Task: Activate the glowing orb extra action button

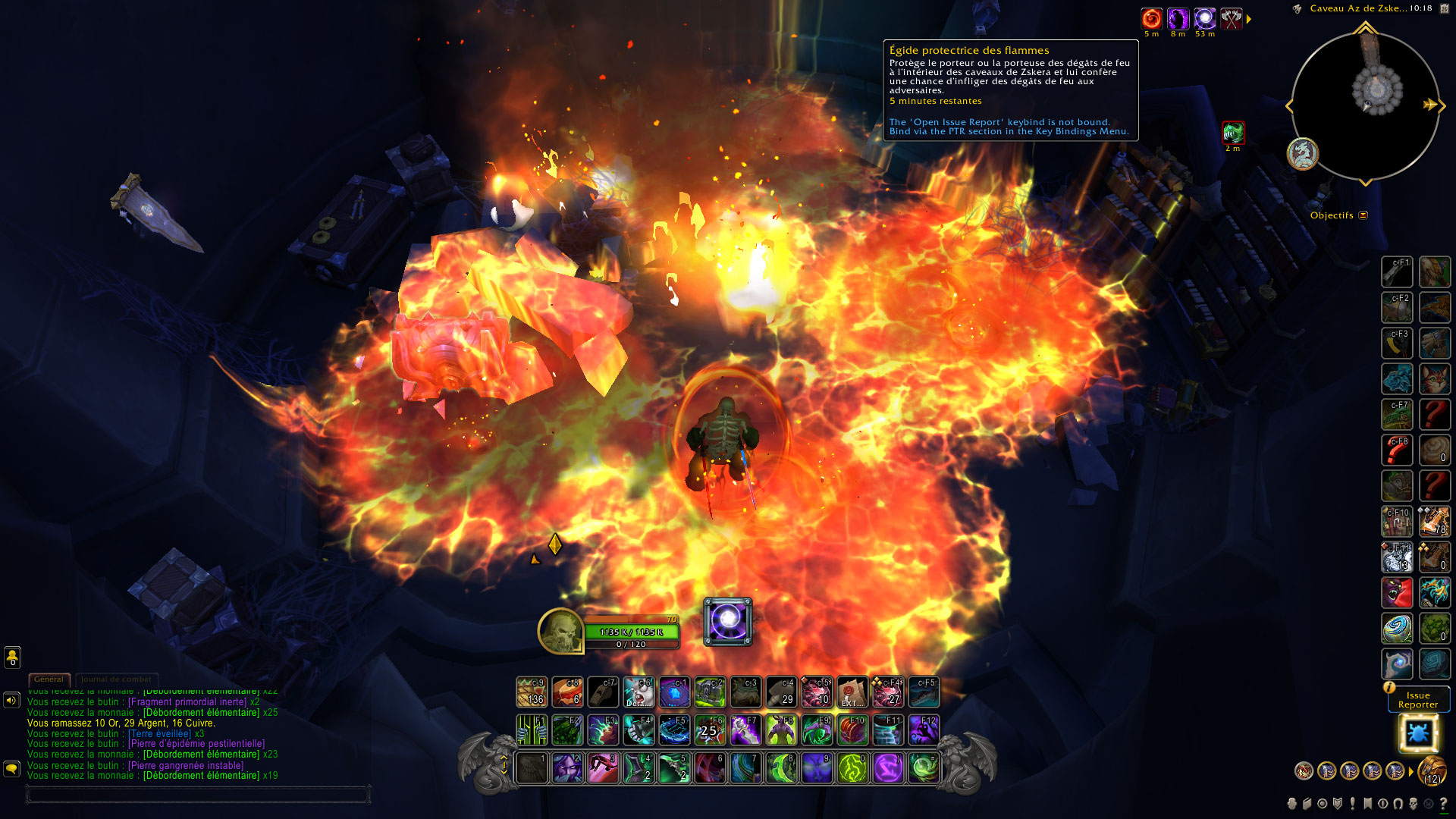Action: point(728,622)
